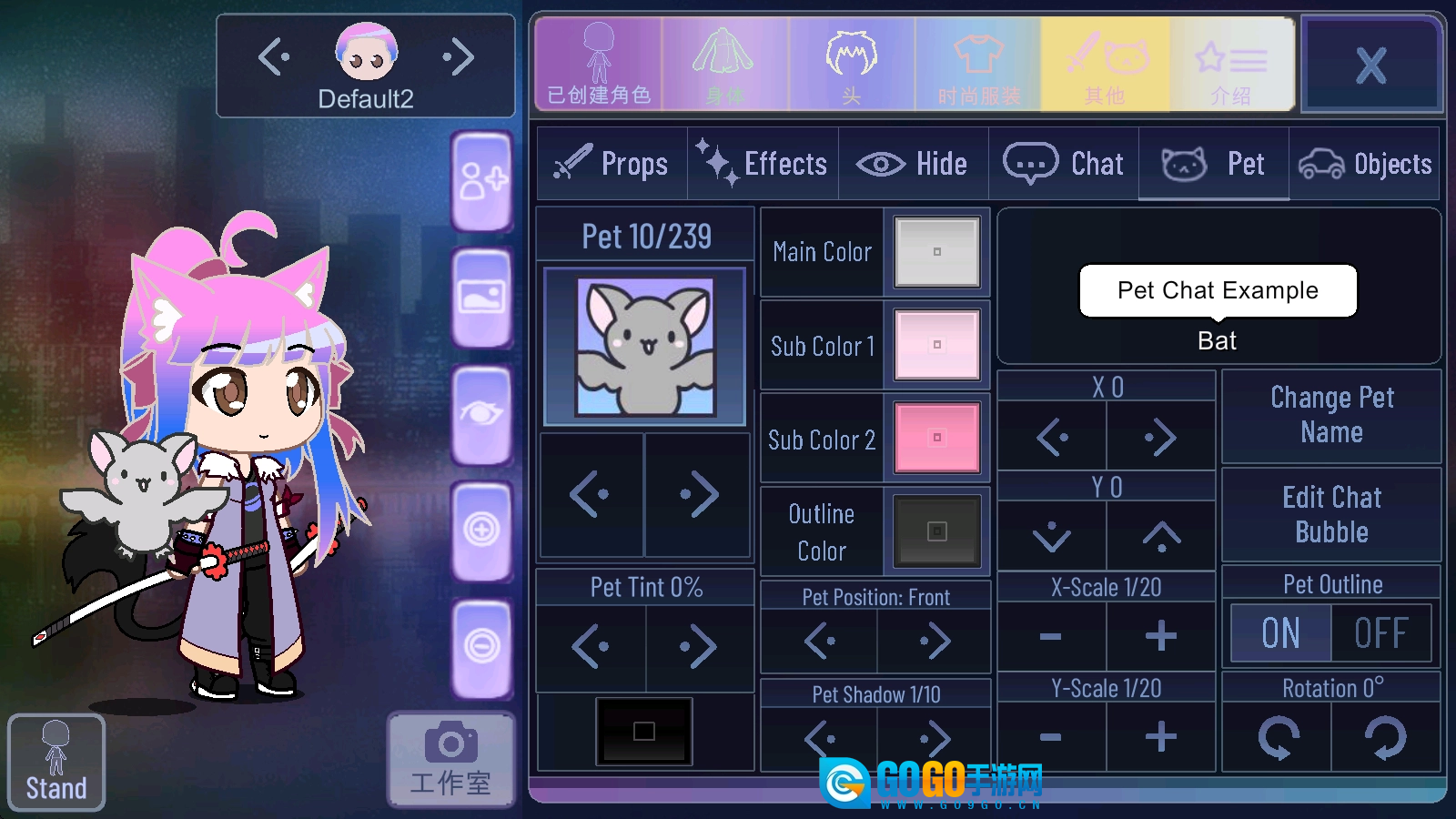The image size is (1456, 819).
Task: Edit the Outline Color swatch
Action: (936, 531)
